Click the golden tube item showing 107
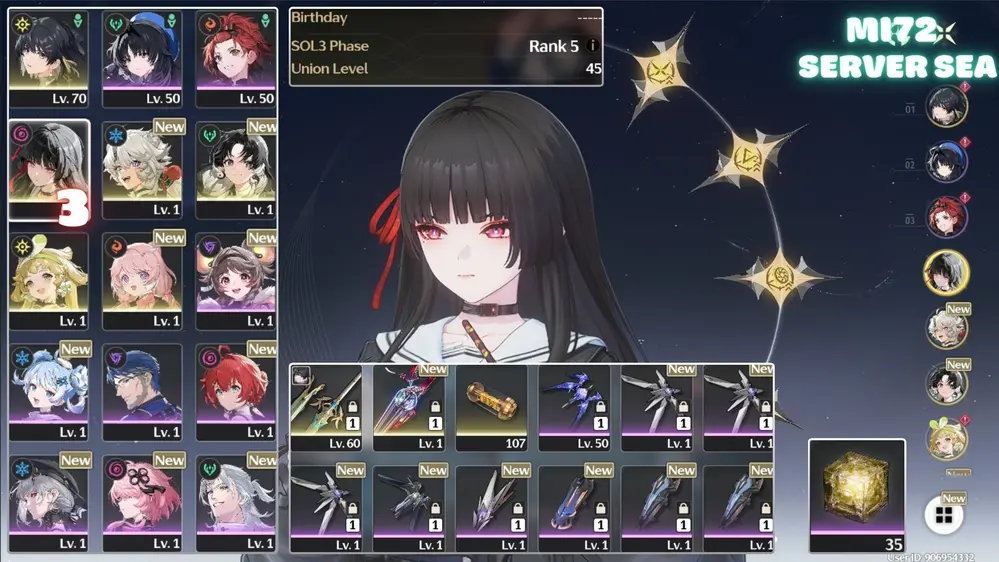 point(491,407)
